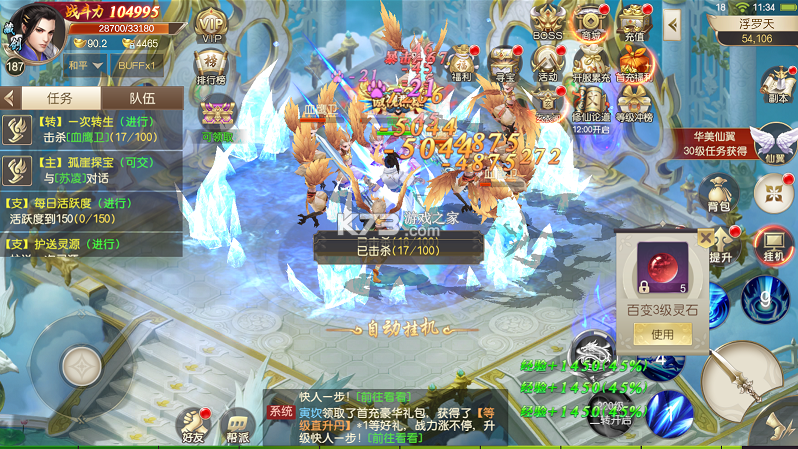Open the 排行榜 ranking board
Image resolution: width=798 pixels, height=449 pixels.
point(211,68)
